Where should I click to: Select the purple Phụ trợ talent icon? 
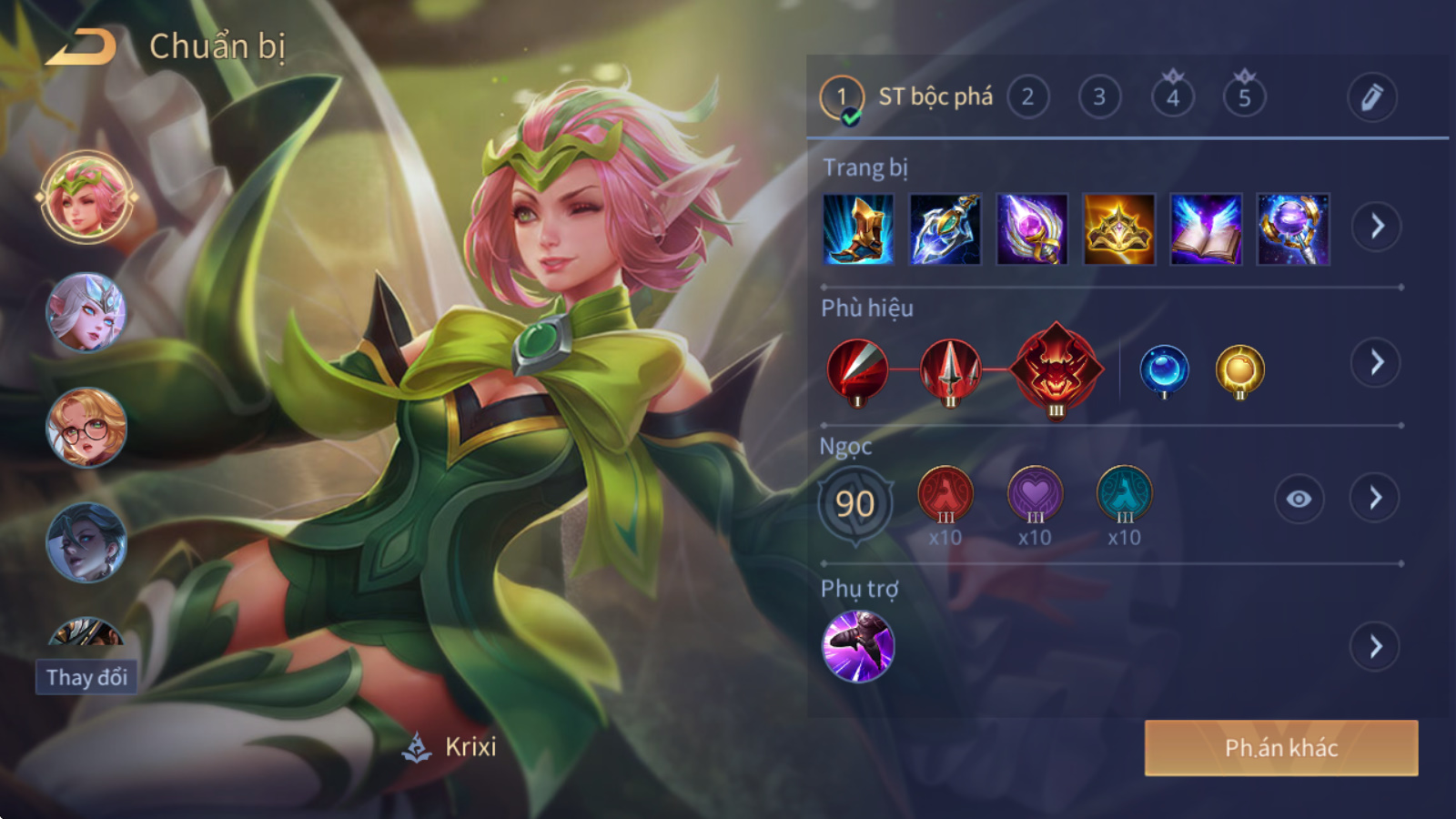(858, 646)
